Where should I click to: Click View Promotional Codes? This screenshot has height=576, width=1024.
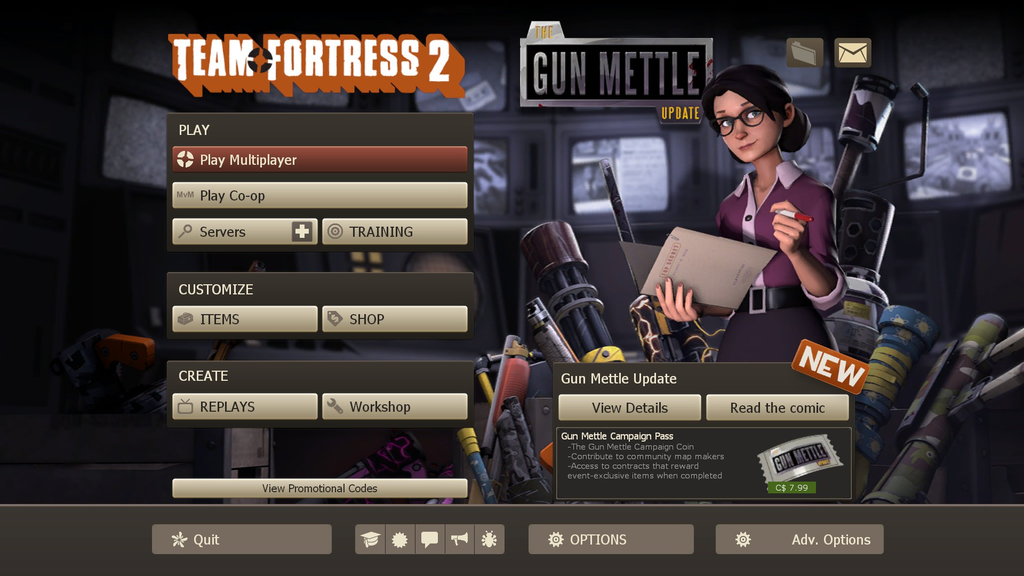pyautogui.click(x=320, y=488)
